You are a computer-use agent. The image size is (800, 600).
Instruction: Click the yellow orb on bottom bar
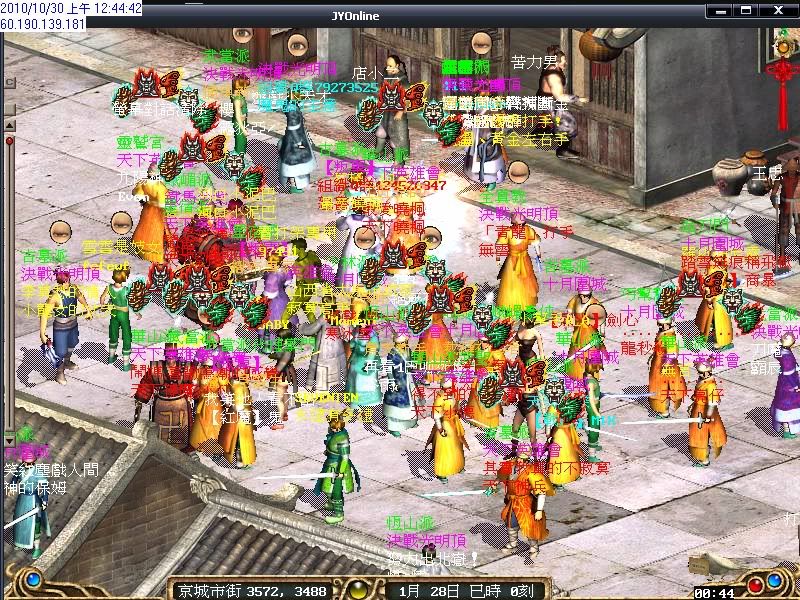click(x=358, y=588)
